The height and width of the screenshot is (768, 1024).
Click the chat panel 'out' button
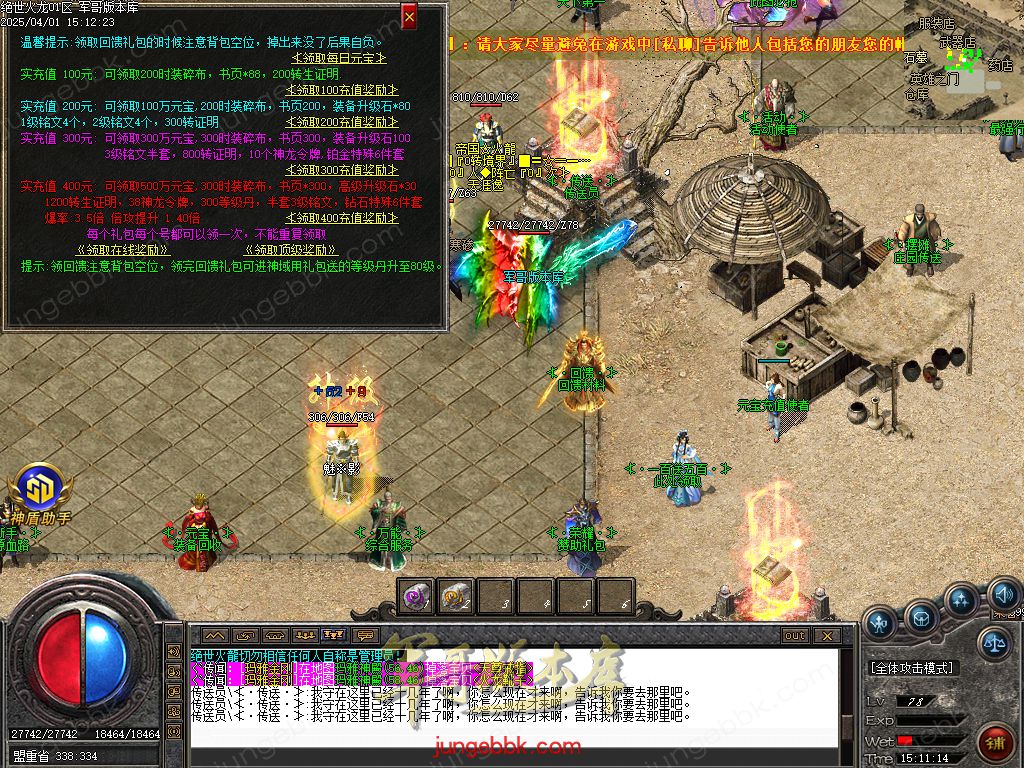click(794, 635)
